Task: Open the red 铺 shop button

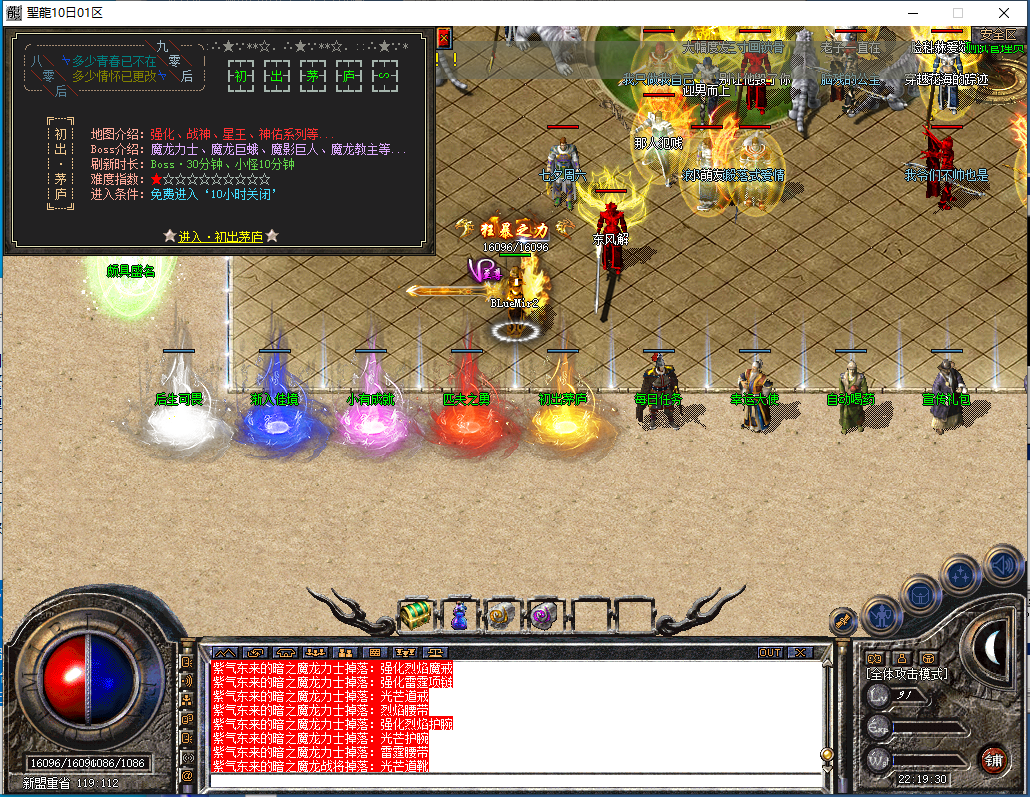Action: (993, 759)
